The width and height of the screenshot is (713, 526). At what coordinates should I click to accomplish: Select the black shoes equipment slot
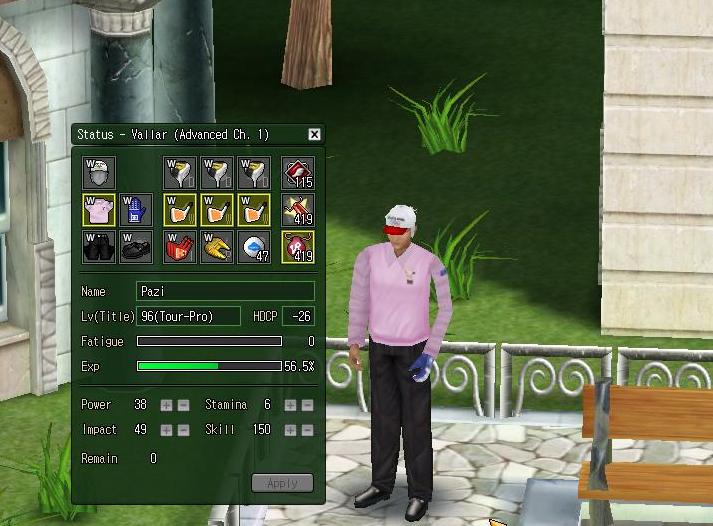(135, 247)
